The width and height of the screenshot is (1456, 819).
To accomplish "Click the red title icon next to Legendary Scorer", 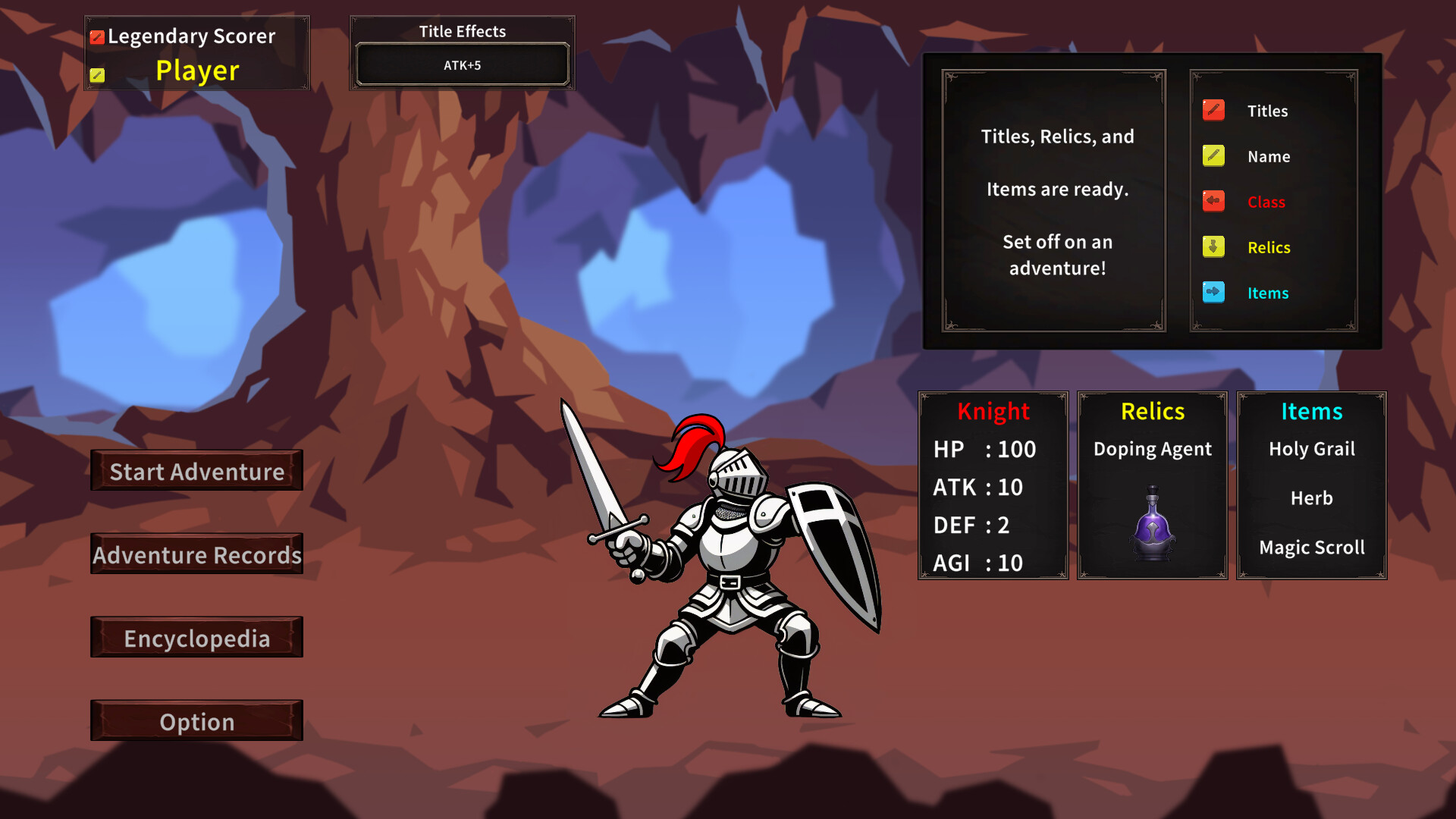I will coord(98,35).
